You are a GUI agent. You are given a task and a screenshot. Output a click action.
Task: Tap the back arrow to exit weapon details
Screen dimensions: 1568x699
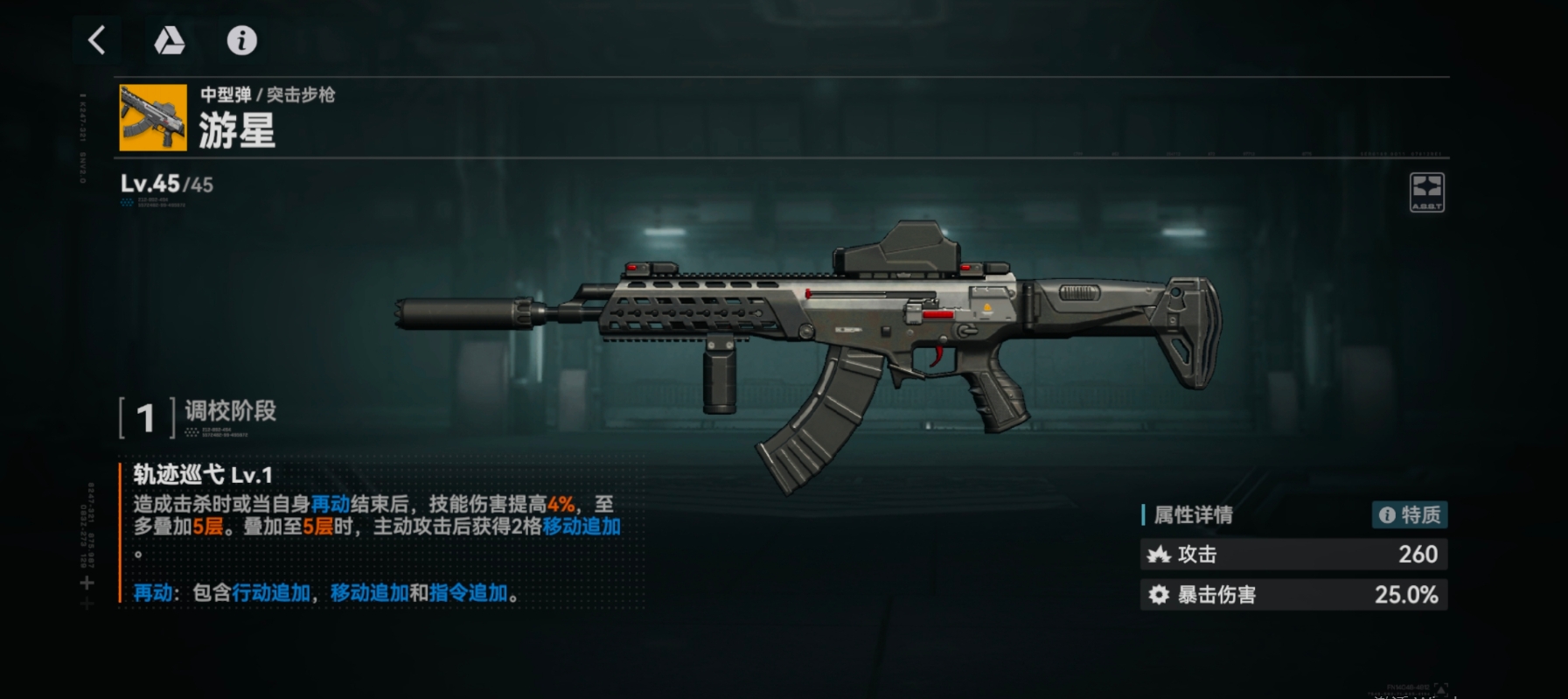[96, 40]
